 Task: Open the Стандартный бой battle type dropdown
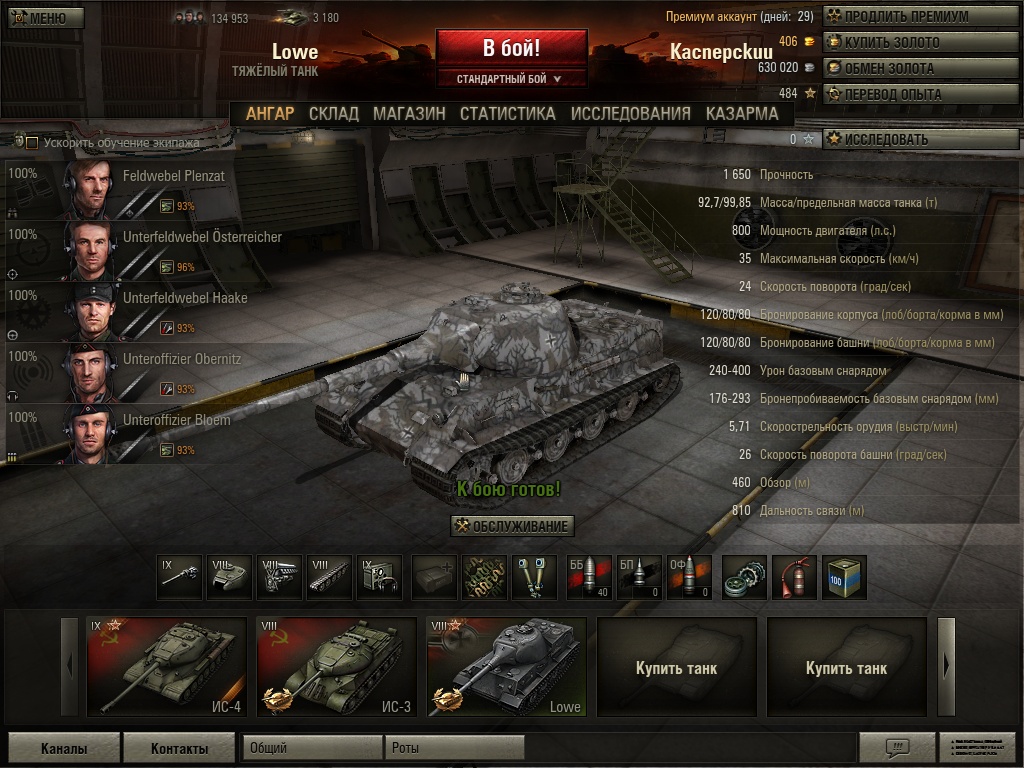pos(511,78)
